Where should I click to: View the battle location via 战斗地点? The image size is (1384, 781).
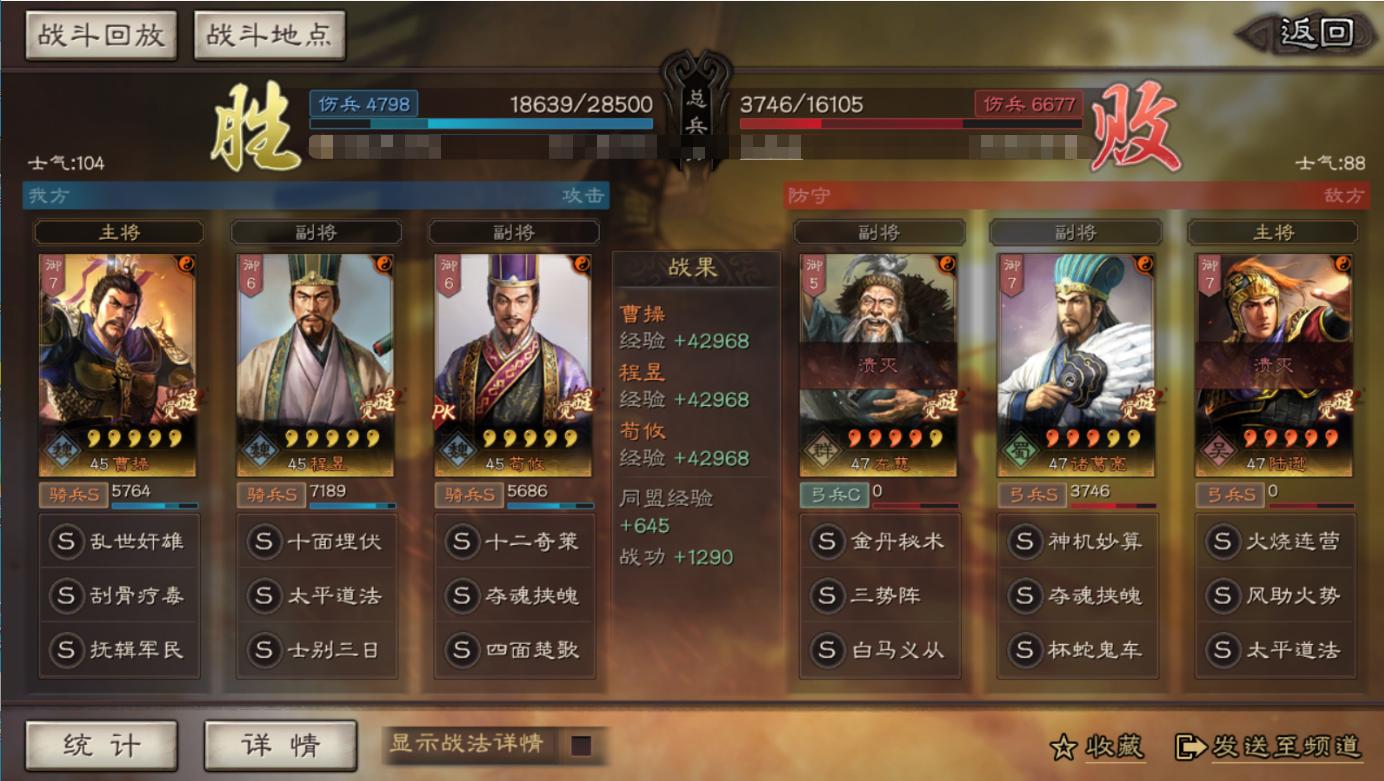(269, 33)
